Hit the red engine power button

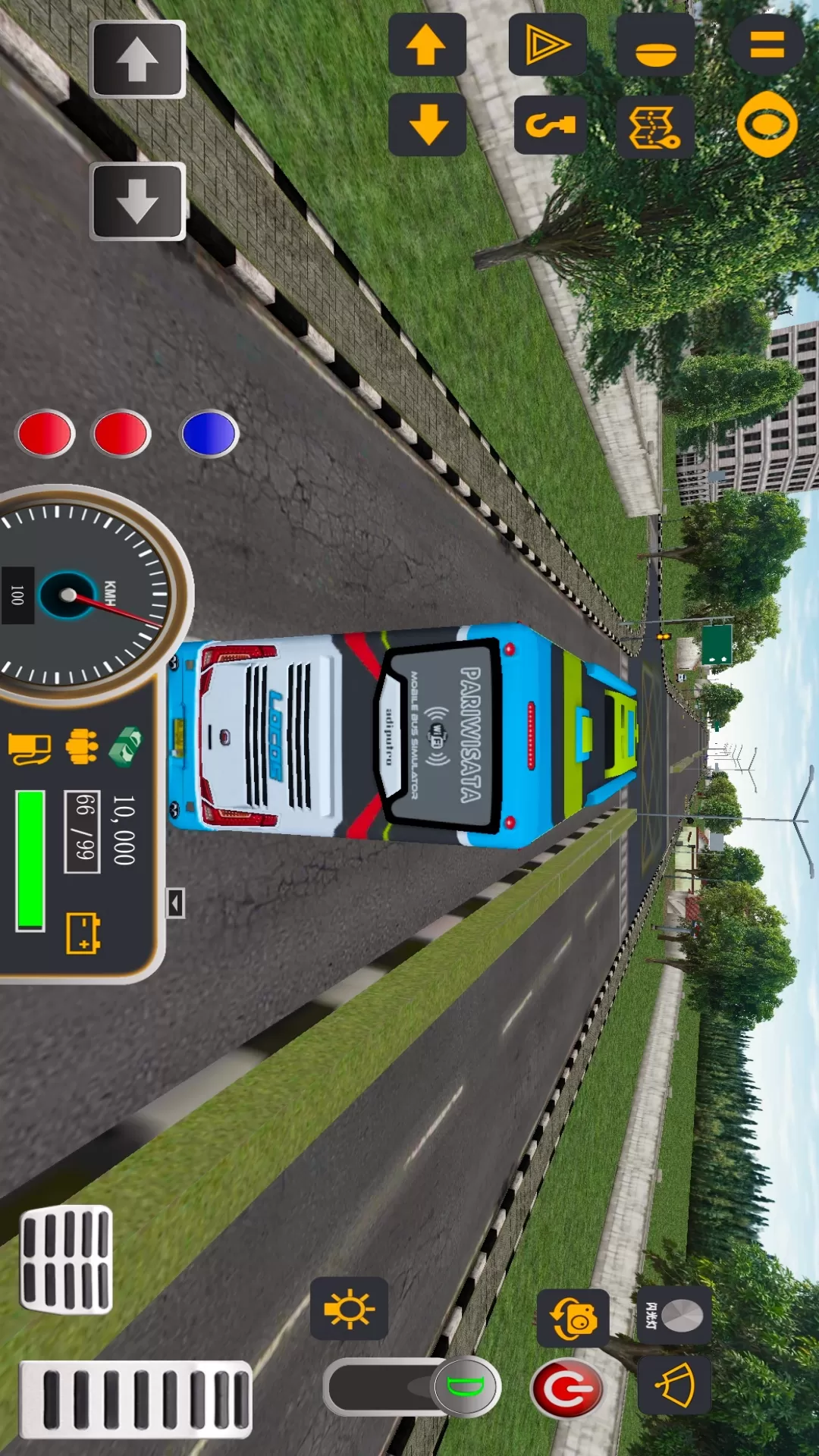(567, 1389)
